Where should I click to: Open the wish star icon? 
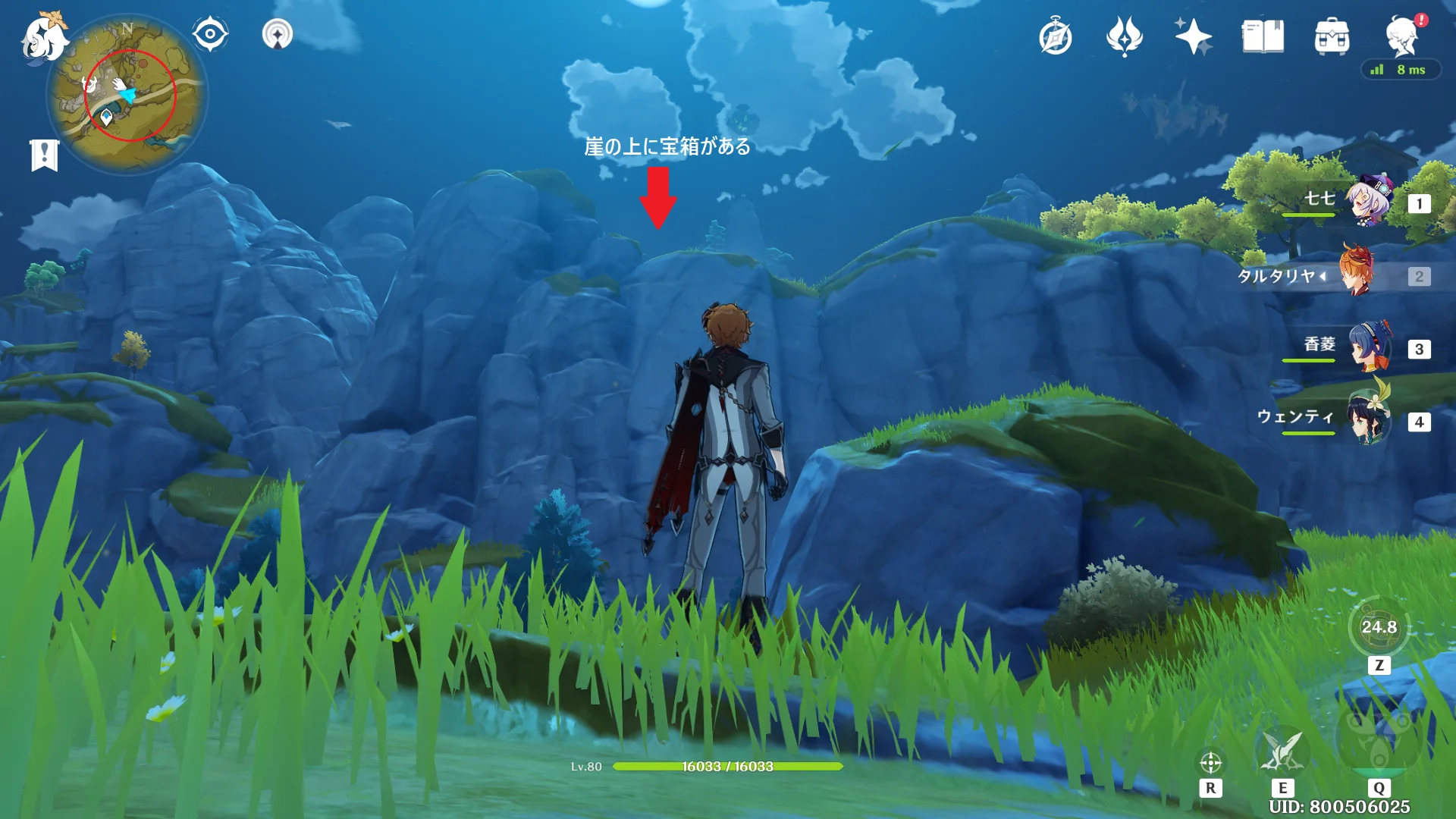click(x=1193, y=36)
